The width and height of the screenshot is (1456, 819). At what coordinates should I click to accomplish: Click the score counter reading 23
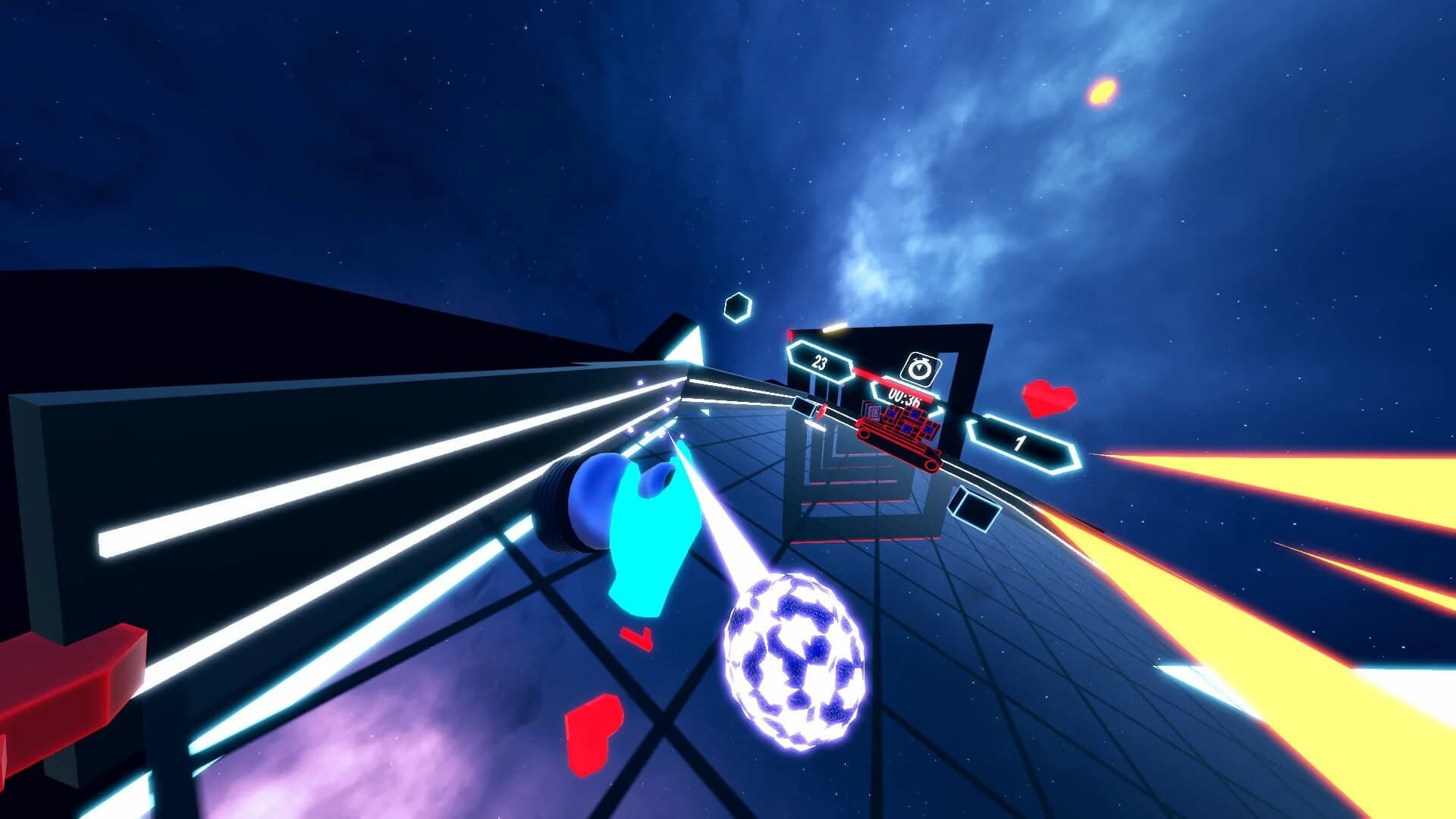820,362
